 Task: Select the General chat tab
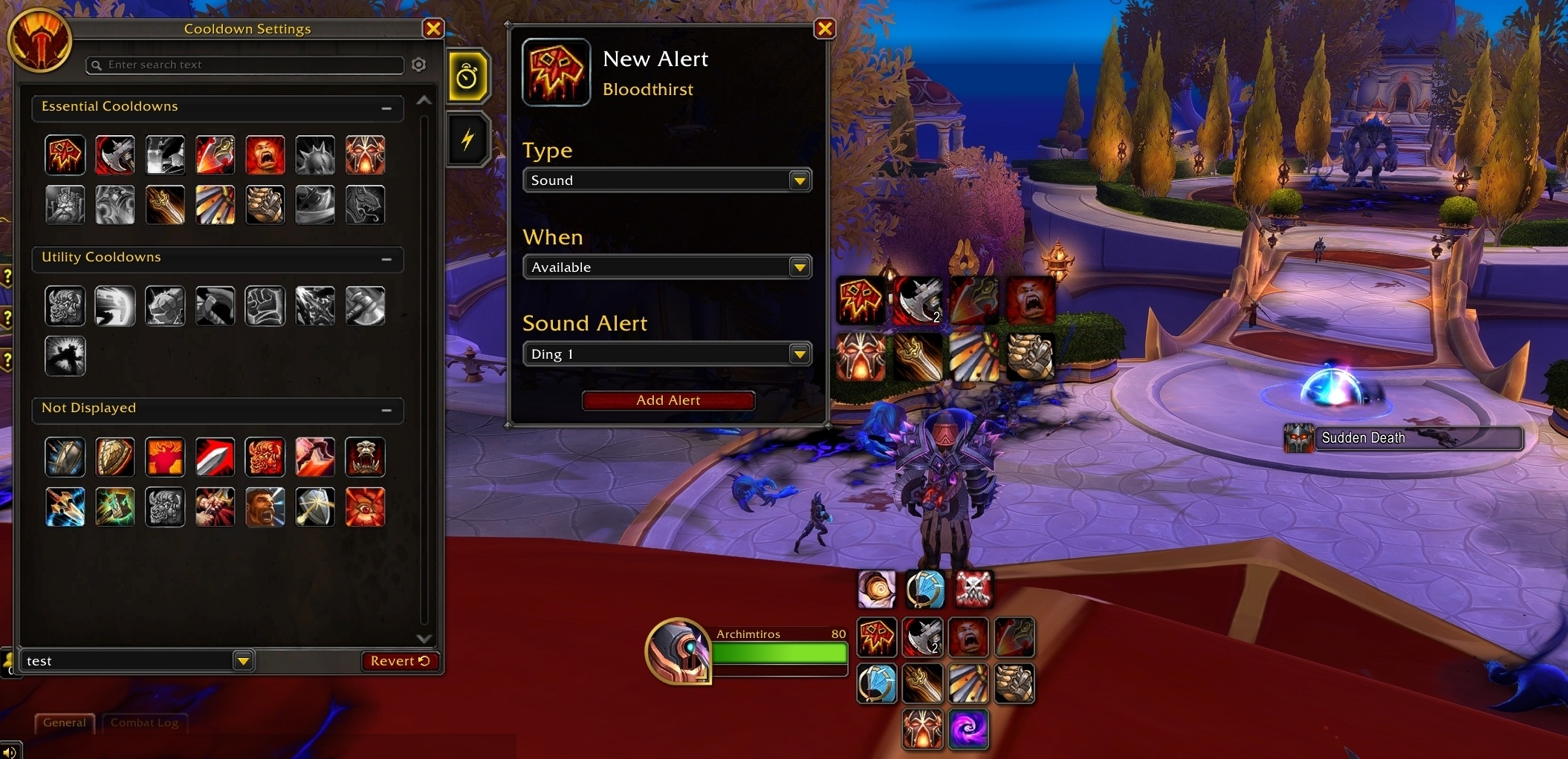[x=64, y=723]
